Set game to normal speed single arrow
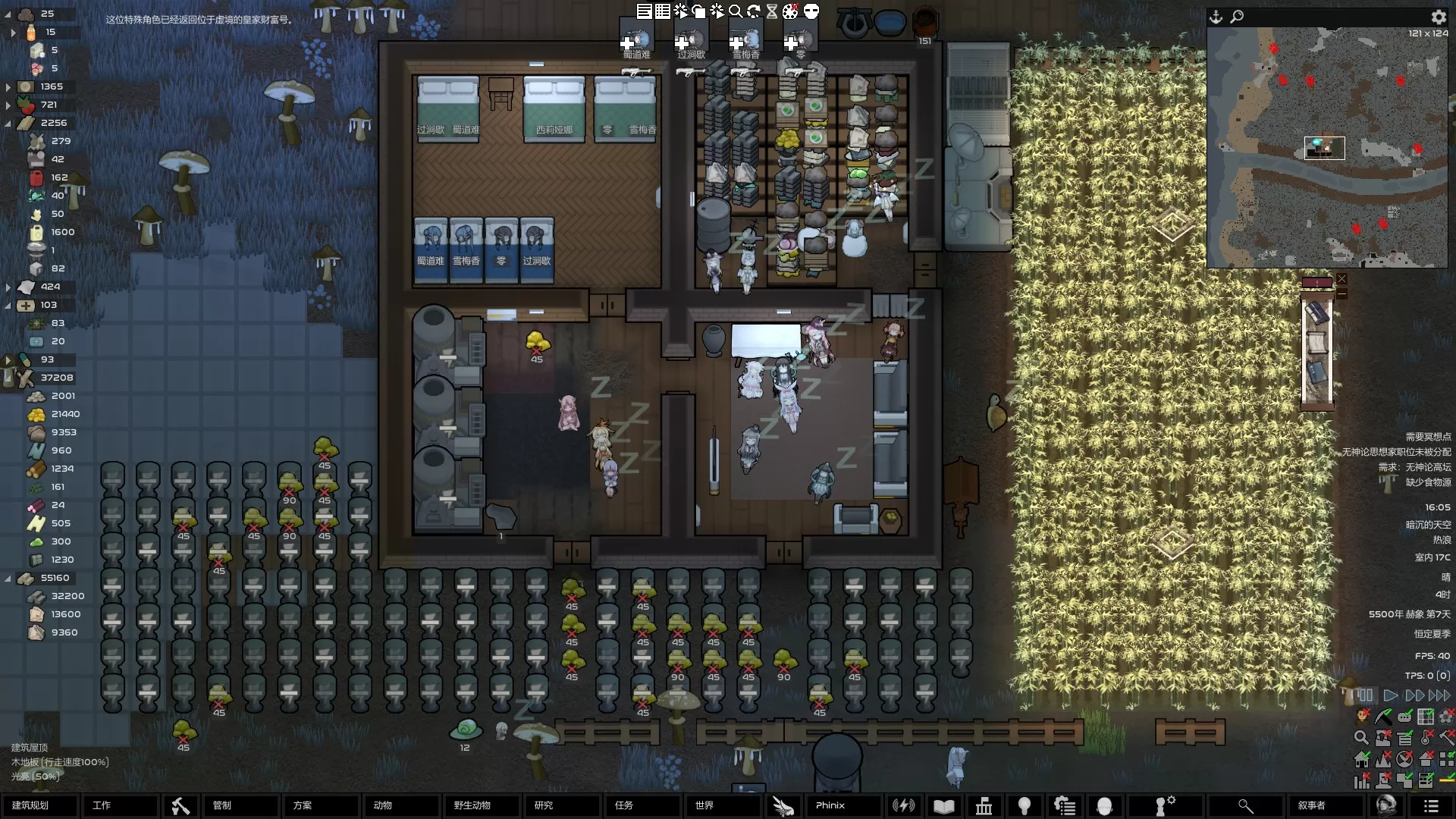 click(x=1390, y=695)
